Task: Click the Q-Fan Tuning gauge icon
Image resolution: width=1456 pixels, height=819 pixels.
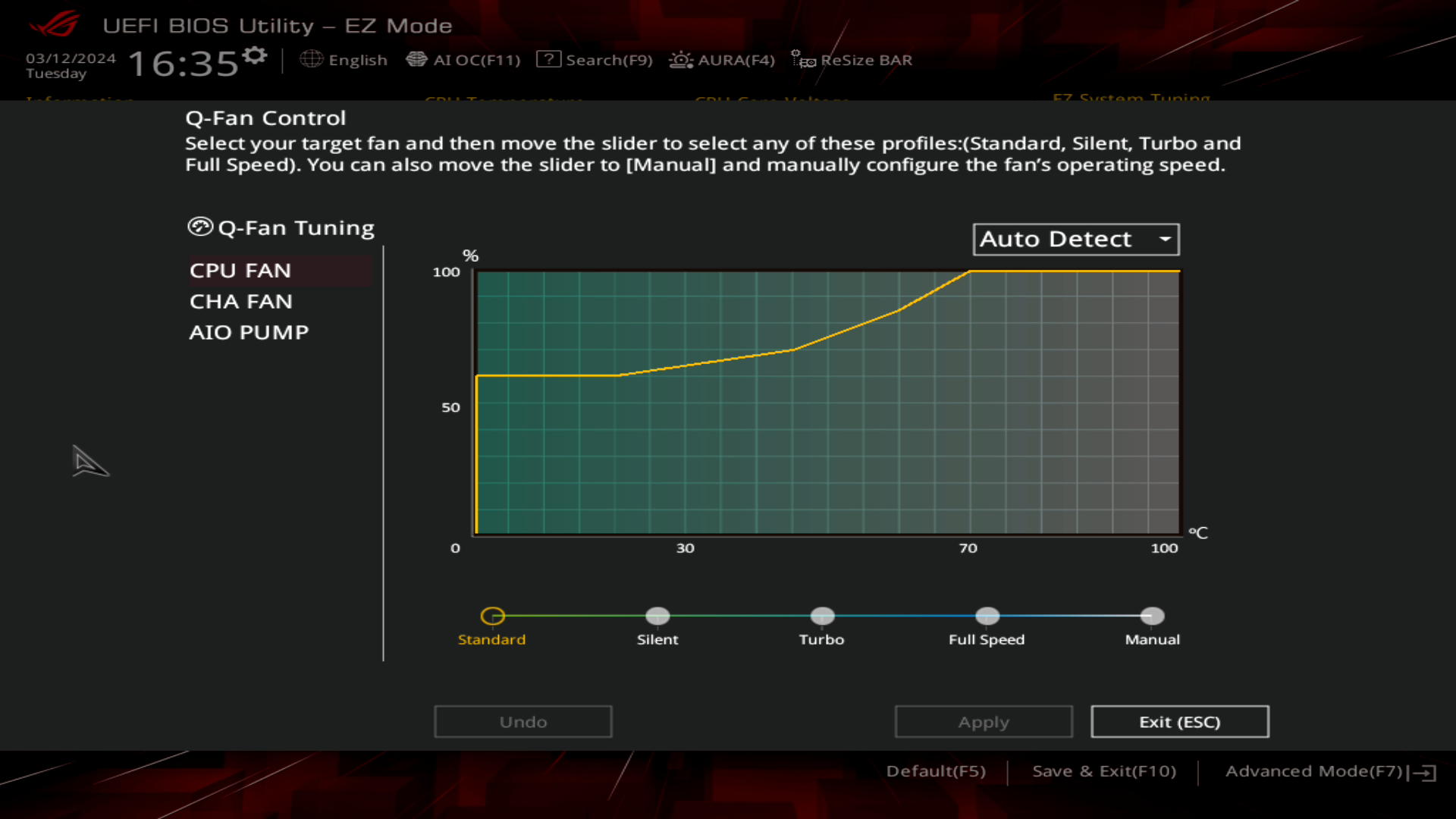Action: point(200,226)
